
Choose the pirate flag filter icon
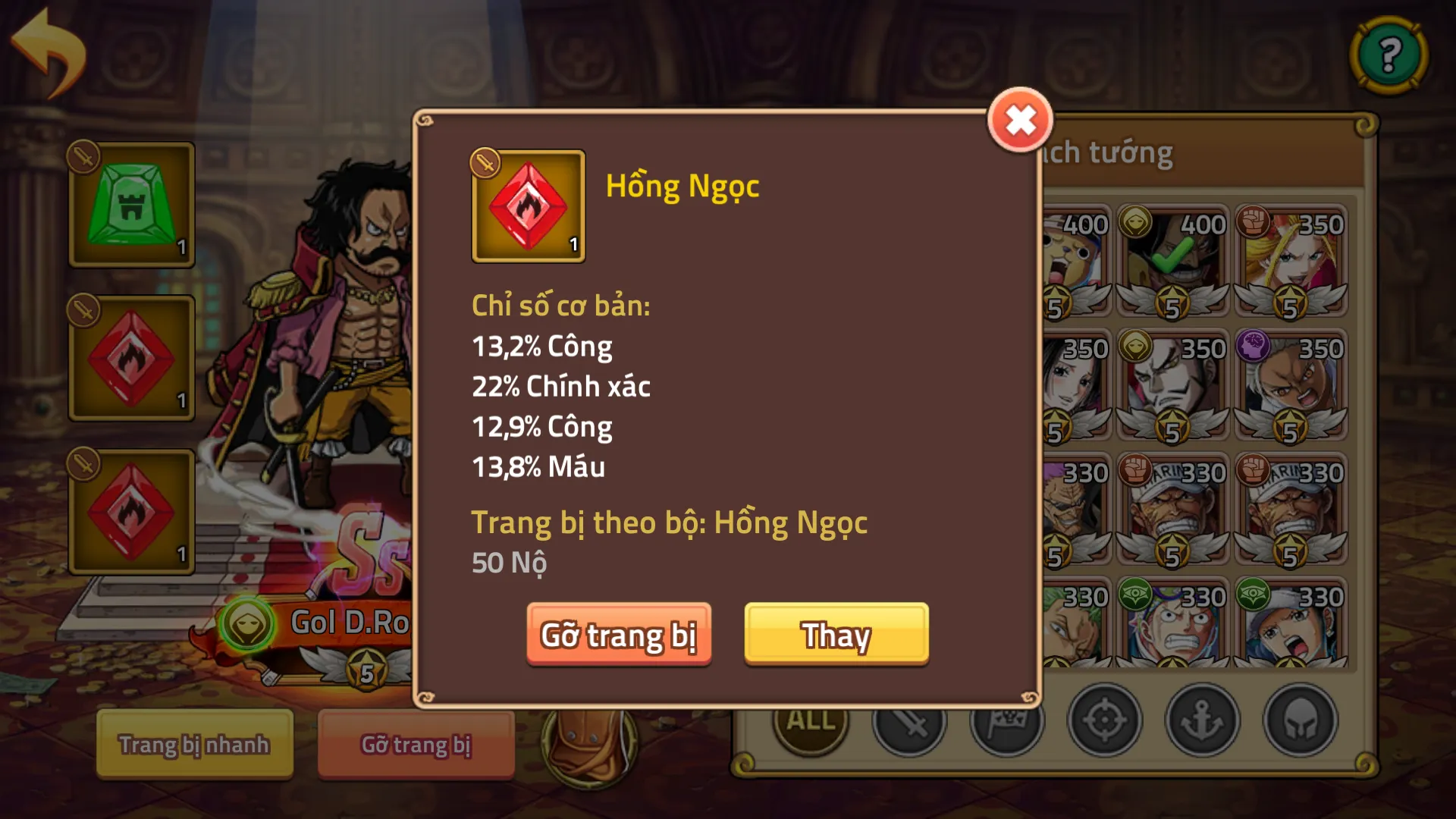(1007, 725)
